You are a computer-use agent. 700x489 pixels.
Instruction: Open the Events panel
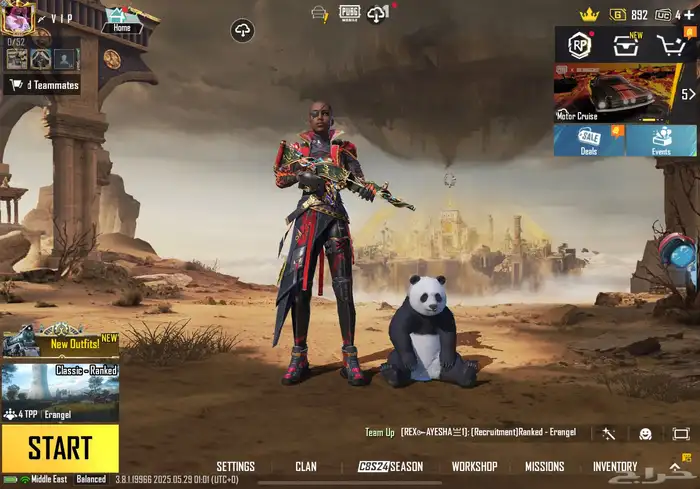pyautogui.click(x=661, y=140)
